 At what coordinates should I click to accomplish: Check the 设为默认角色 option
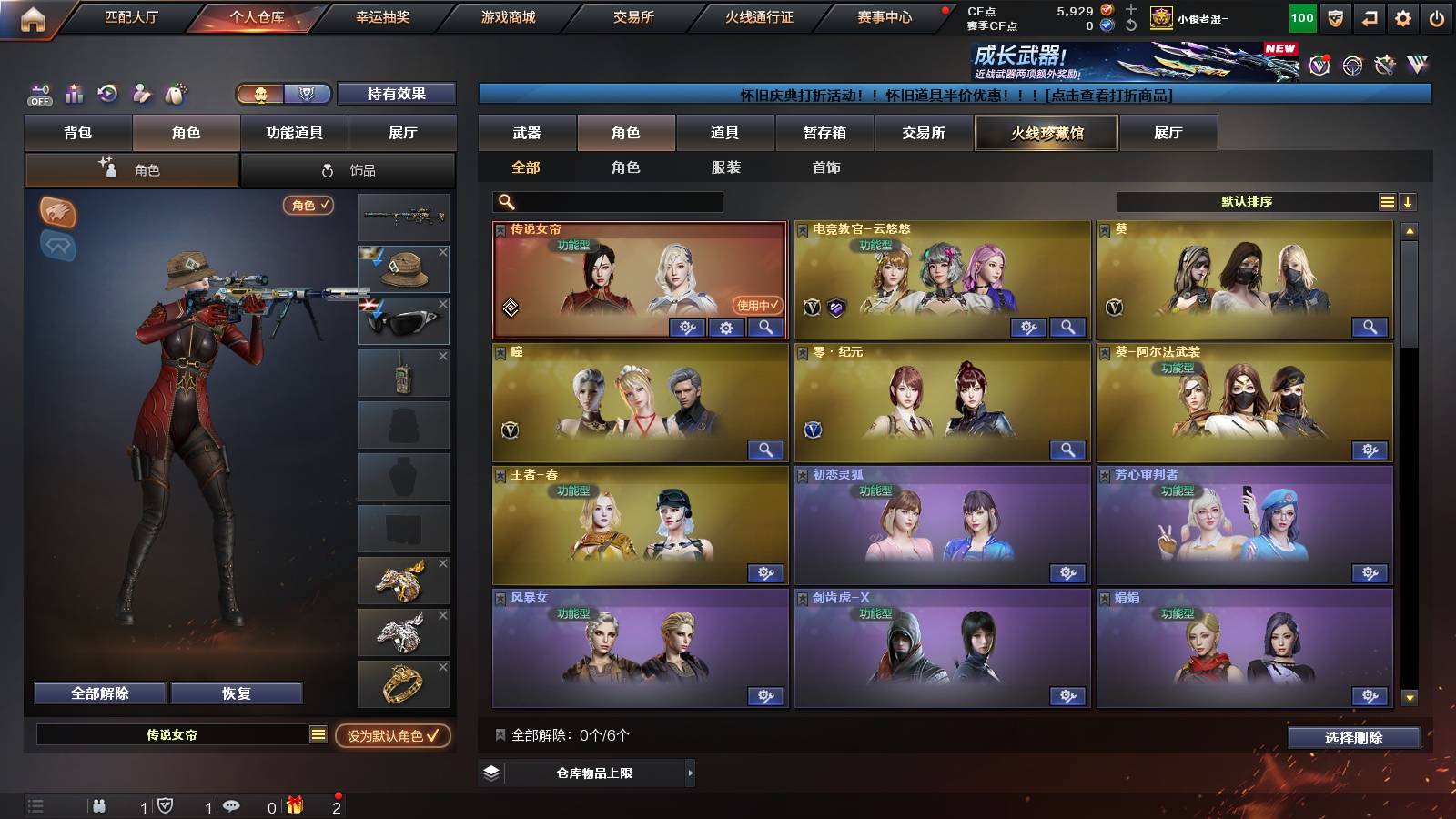click(x=393, y=737)
